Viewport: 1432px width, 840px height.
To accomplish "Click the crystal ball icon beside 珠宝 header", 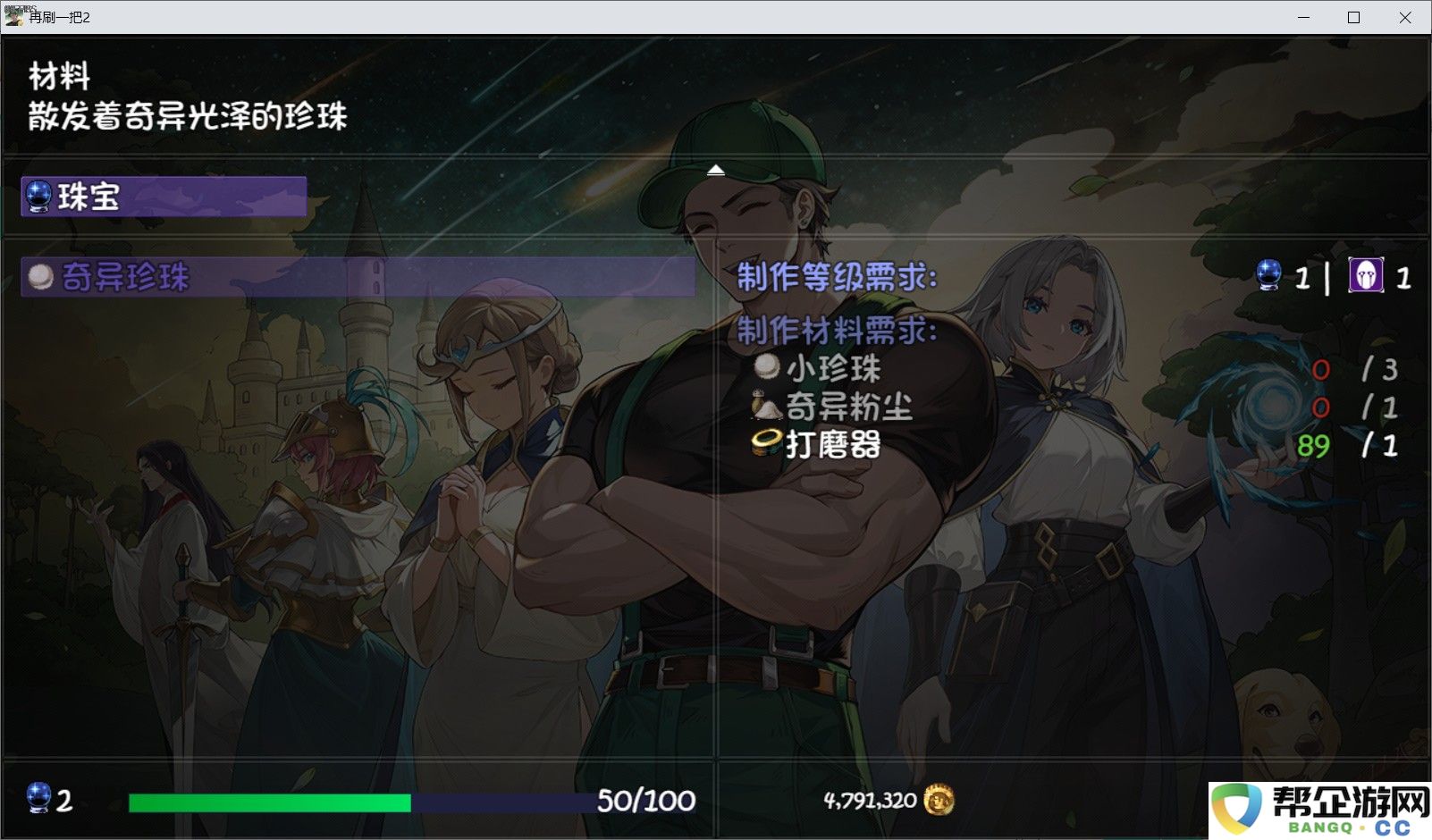I will (38, 197).
